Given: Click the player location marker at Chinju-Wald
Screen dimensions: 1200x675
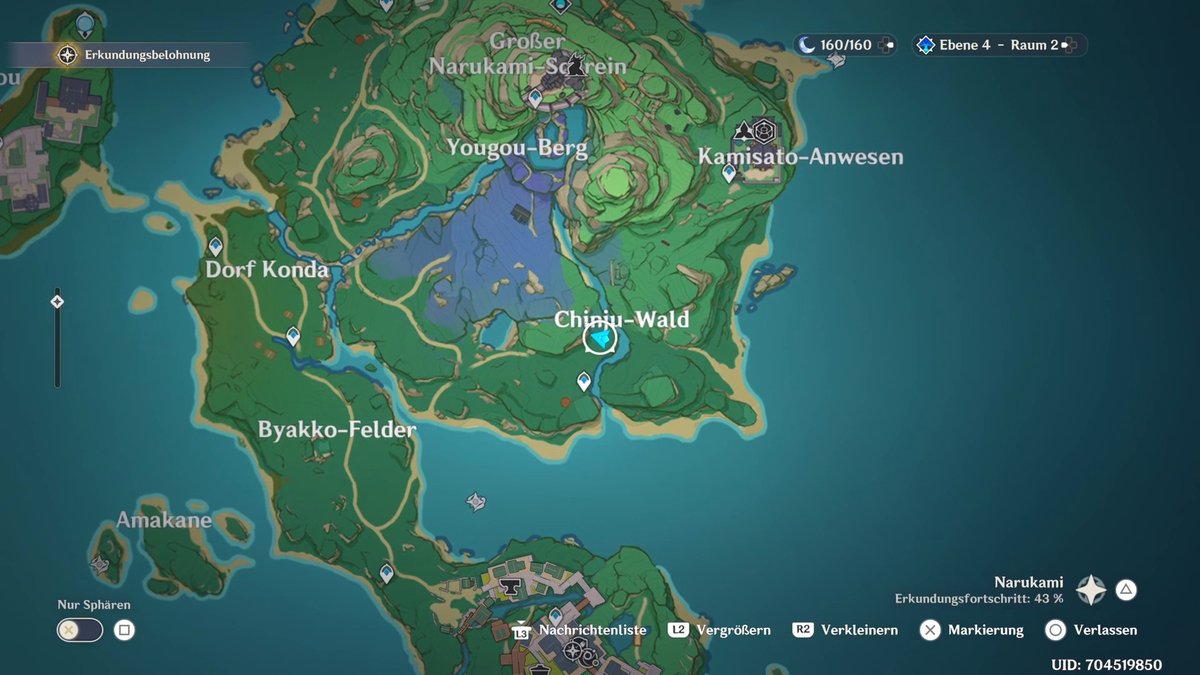Looking at the screenshot, I should pos(600,341).
